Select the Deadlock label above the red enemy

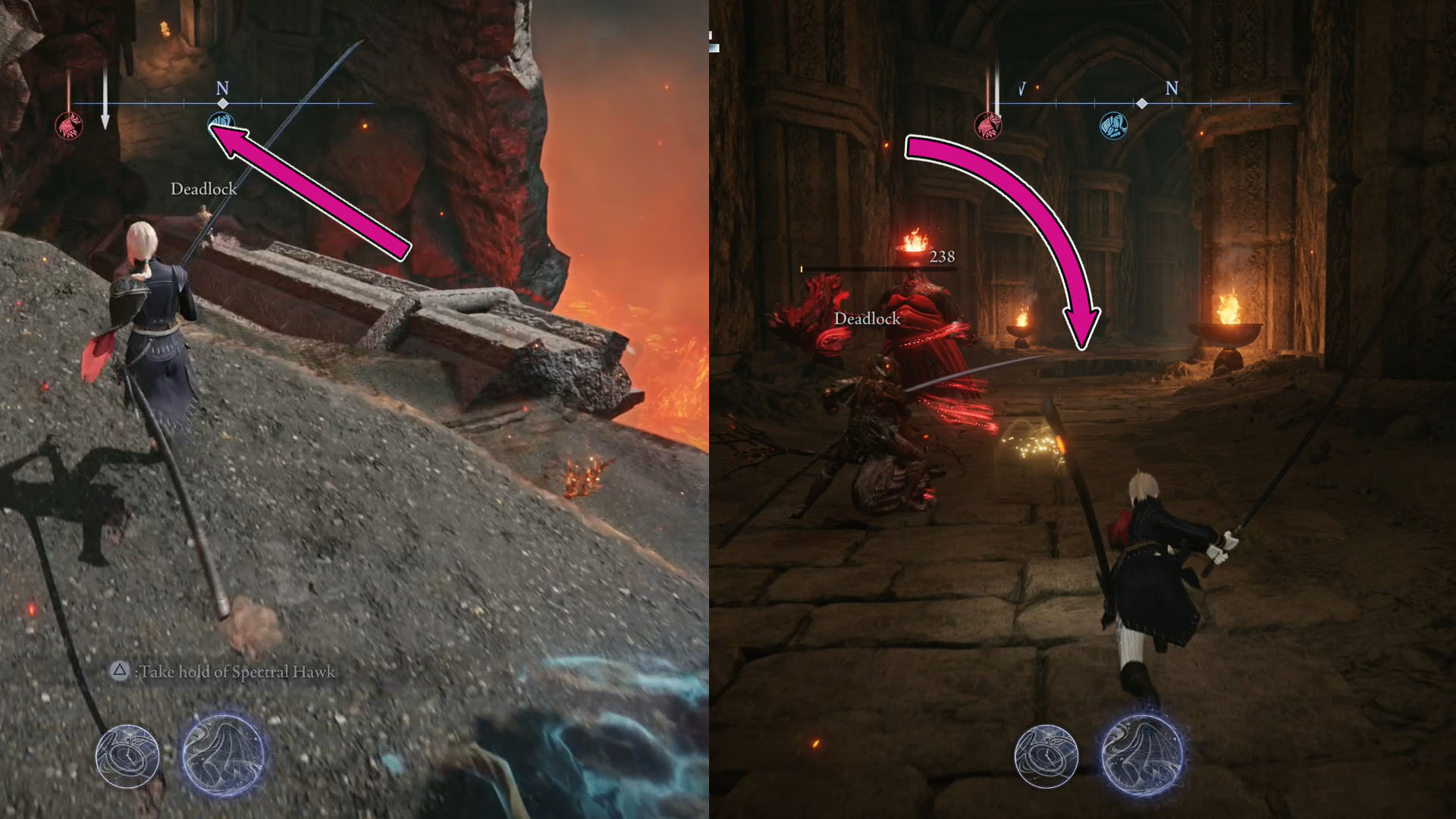tap(867, 319)
